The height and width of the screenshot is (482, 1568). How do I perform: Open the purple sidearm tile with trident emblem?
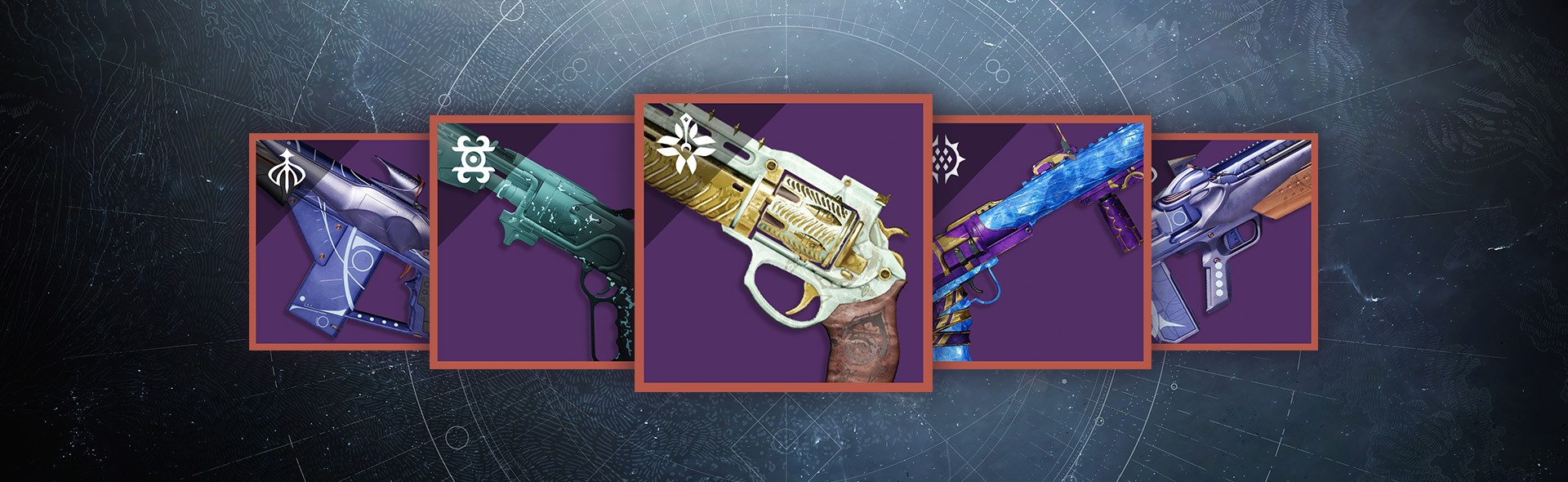tap(340, 243)
